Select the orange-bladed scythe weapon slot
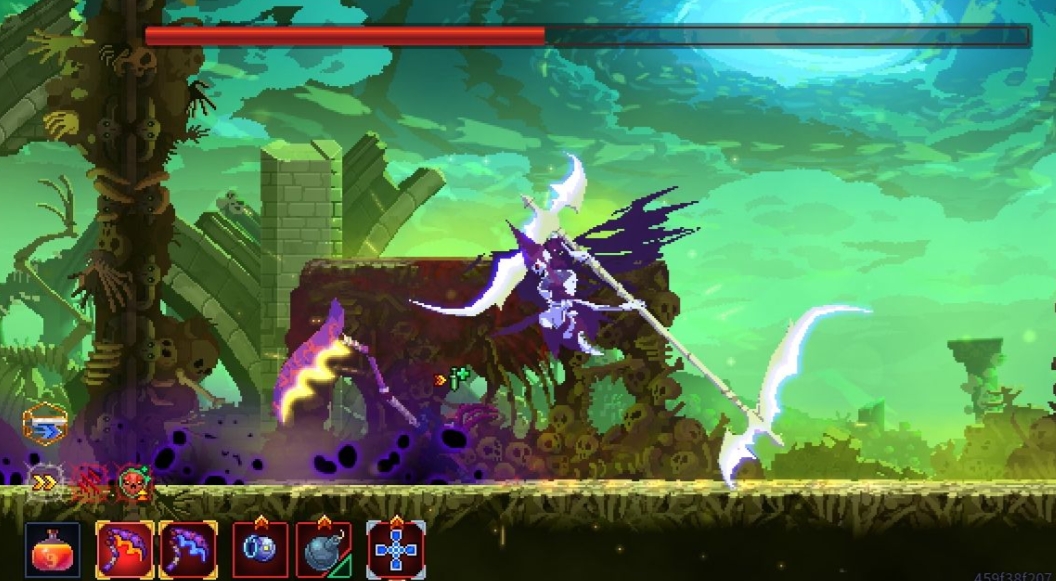The image size is (1056, 581). (125, 549)
